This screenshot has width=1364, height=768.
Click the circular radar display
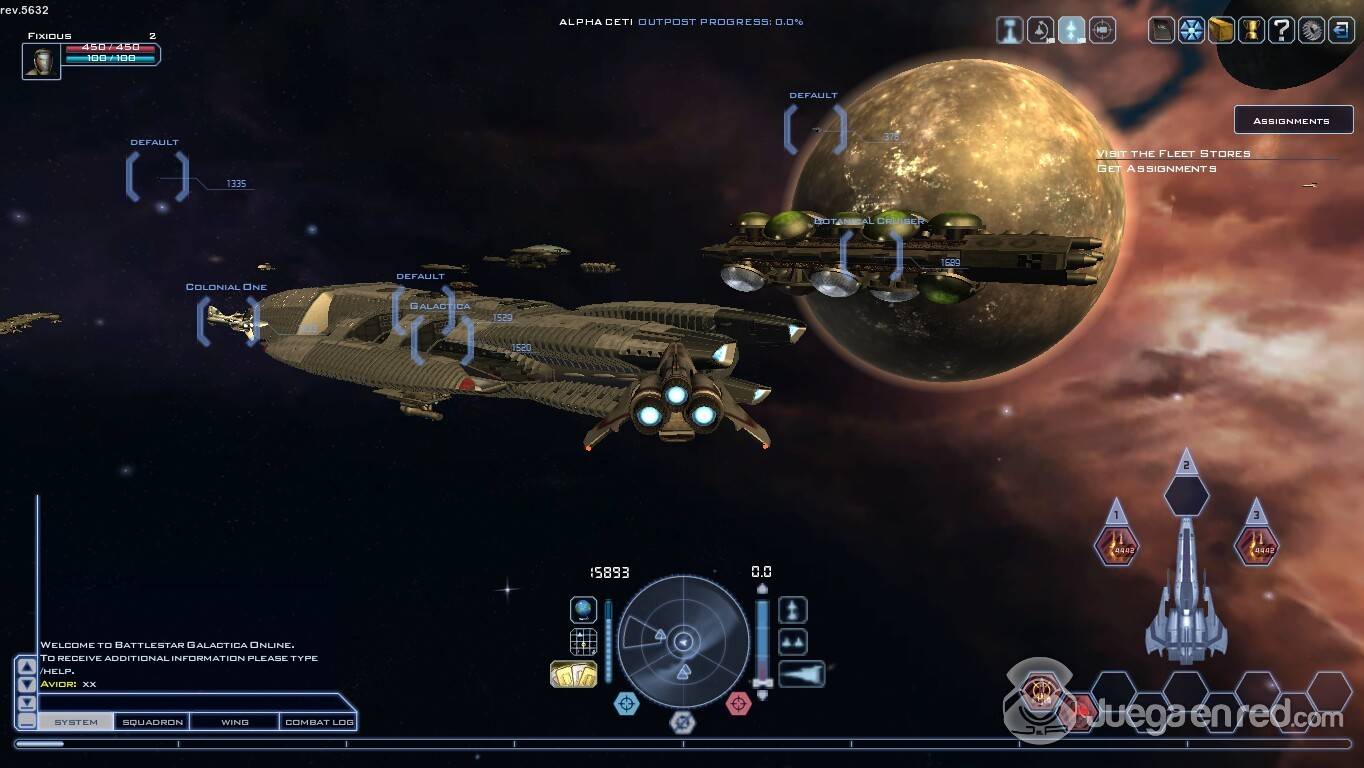coord(683,641)
